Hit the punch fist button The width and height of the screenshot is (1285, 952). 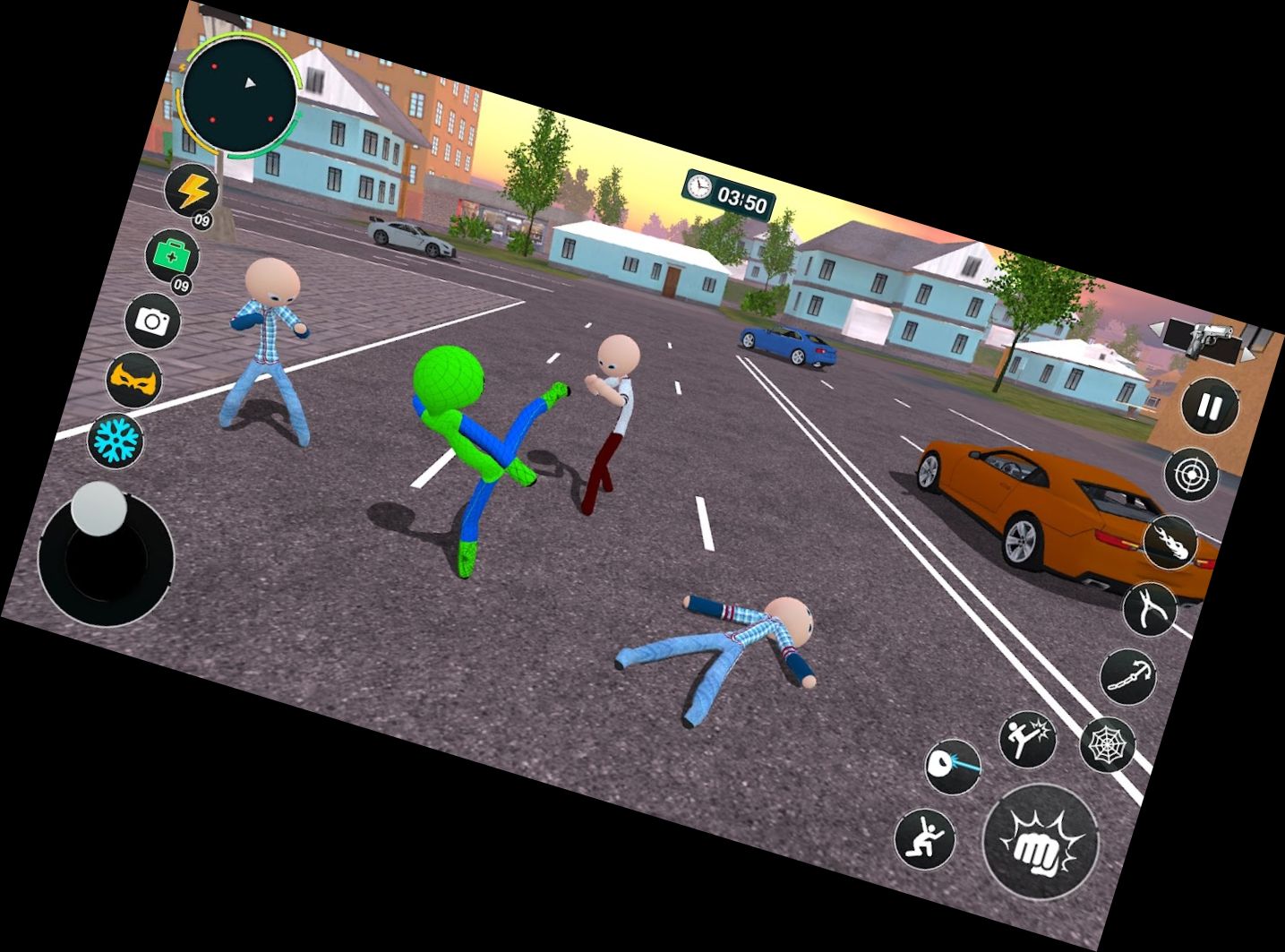pos(1041,842)
